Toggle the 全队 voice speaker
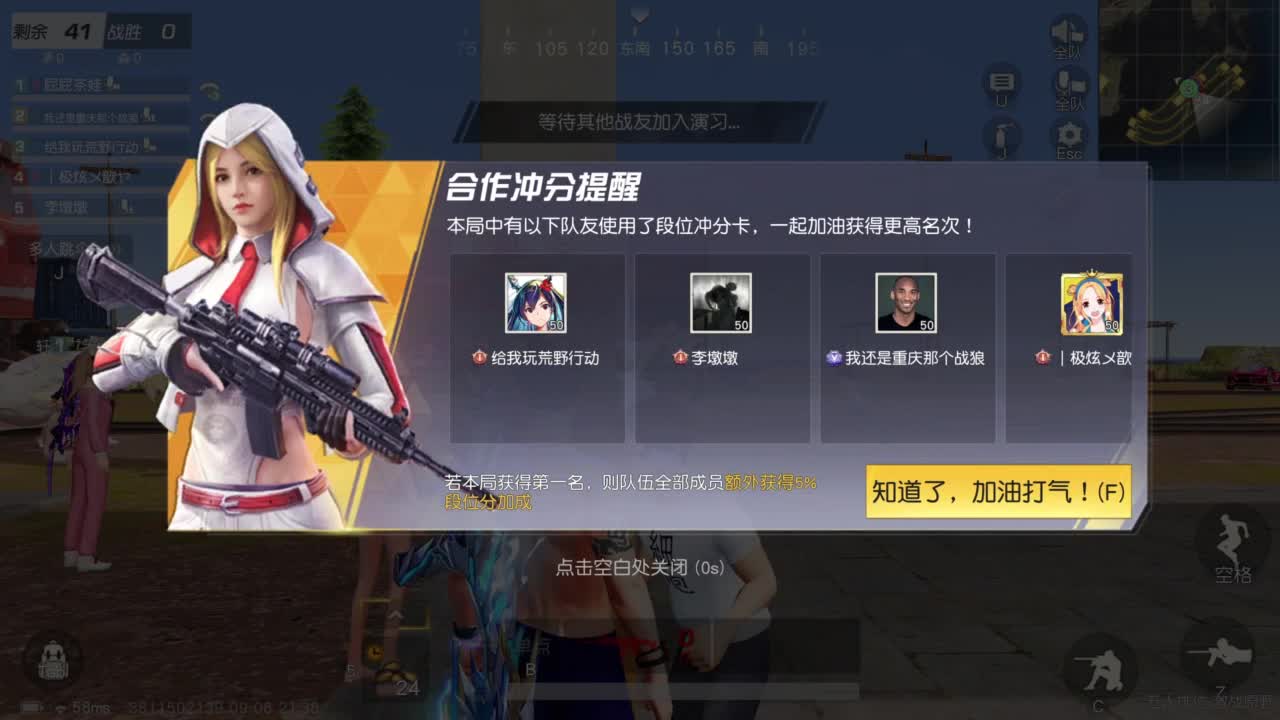This screenshot has width=1280, height=720. [x=1069, y=32]
